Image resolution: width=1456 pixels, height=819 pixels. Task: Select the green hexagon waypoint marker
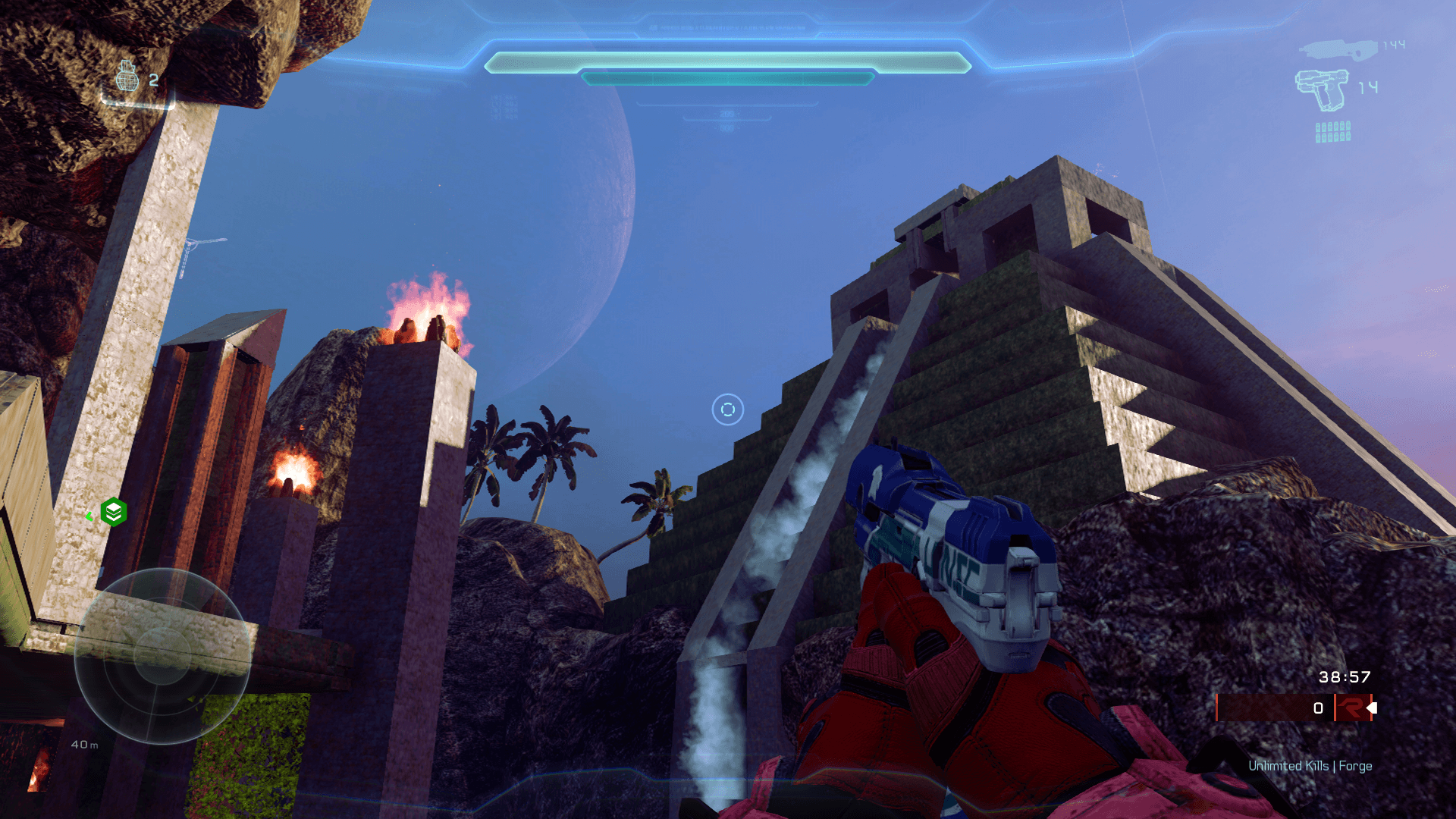click(x=114, y=513)
